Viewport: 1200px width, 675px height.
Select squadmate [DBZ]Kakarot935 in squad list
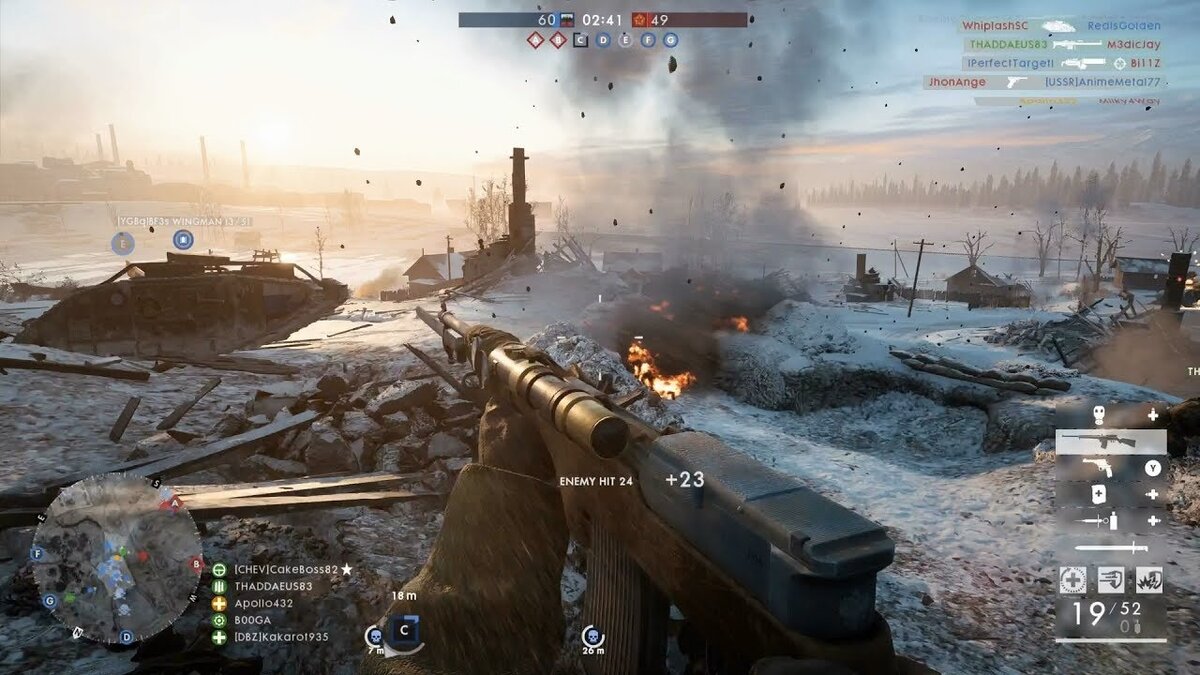coord(280,637)
